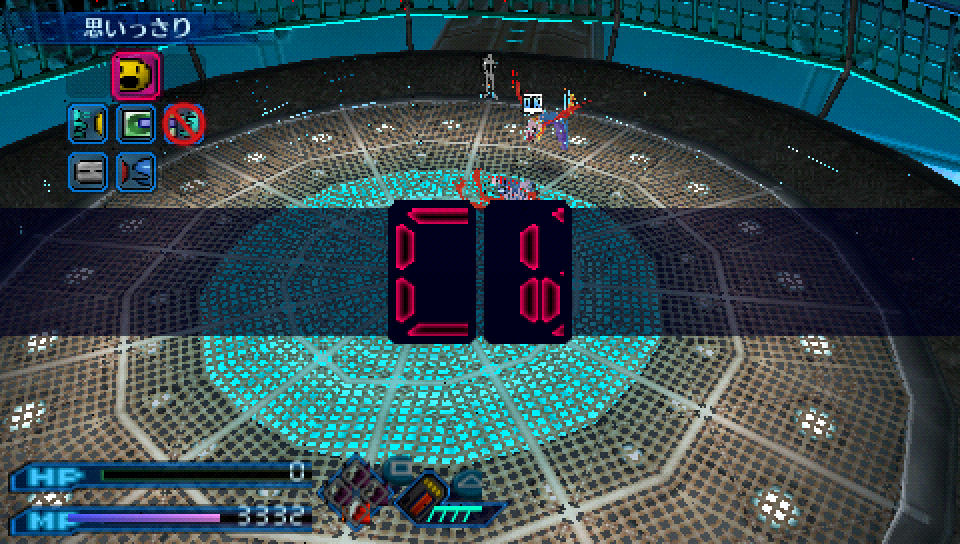Image resolution: width=960 pixels, height=544 pixels.
Task: Select the gray flat-face icon
Action: point(87,171)
